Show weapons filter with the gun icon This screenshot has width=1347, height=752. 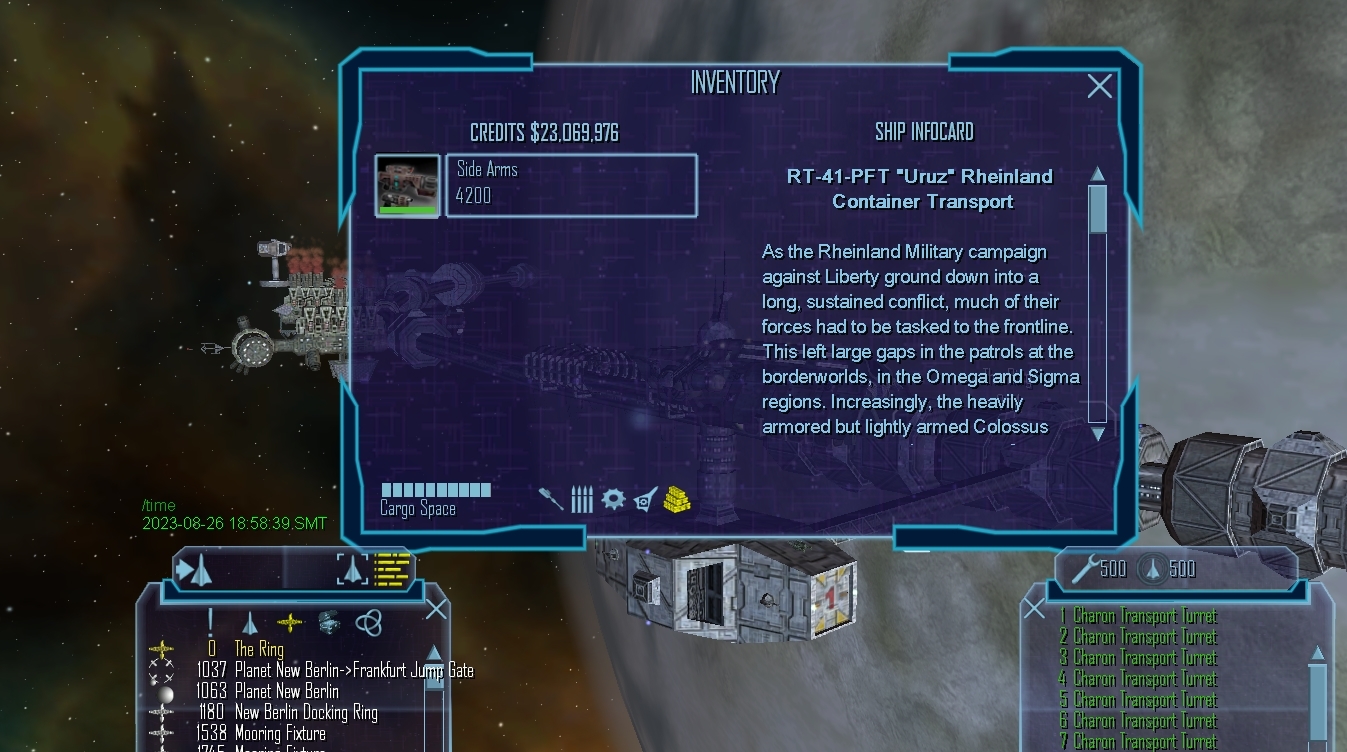551,499
